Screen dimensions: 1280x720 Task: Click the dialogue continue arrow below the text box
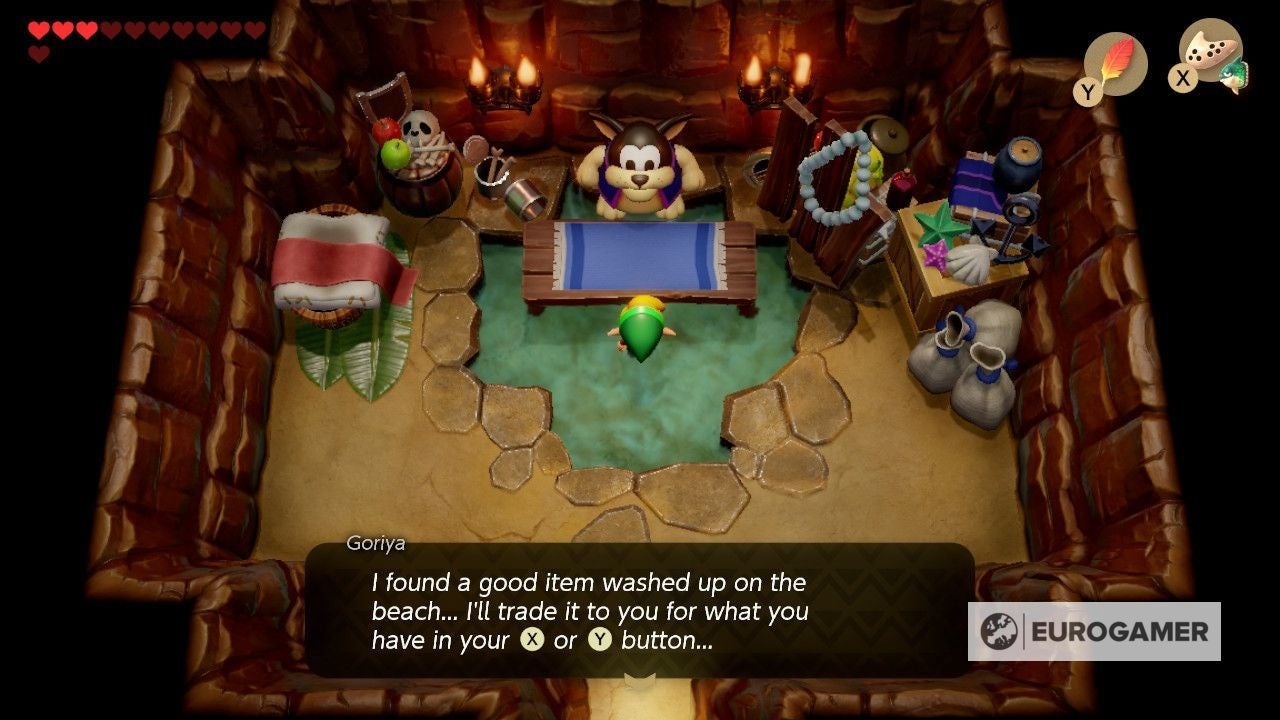point(640,678)
